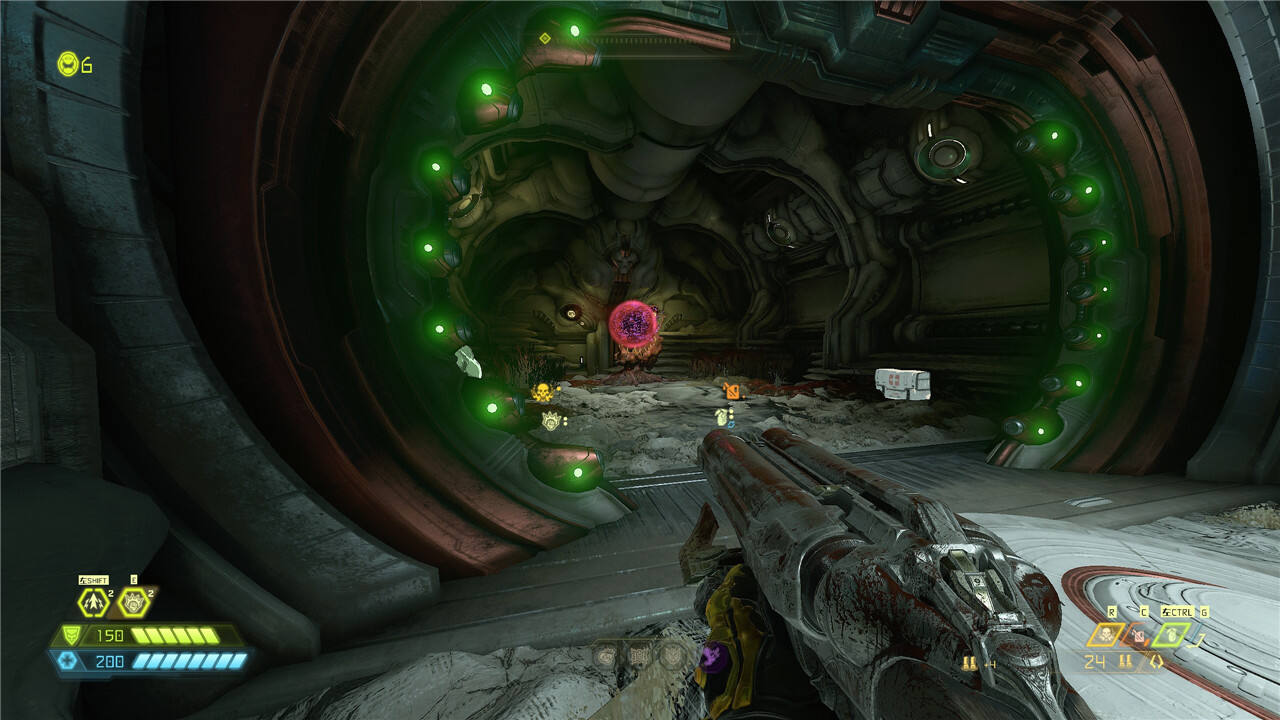
Task: Choose the green frag grenade icon
Action: 1171,634
